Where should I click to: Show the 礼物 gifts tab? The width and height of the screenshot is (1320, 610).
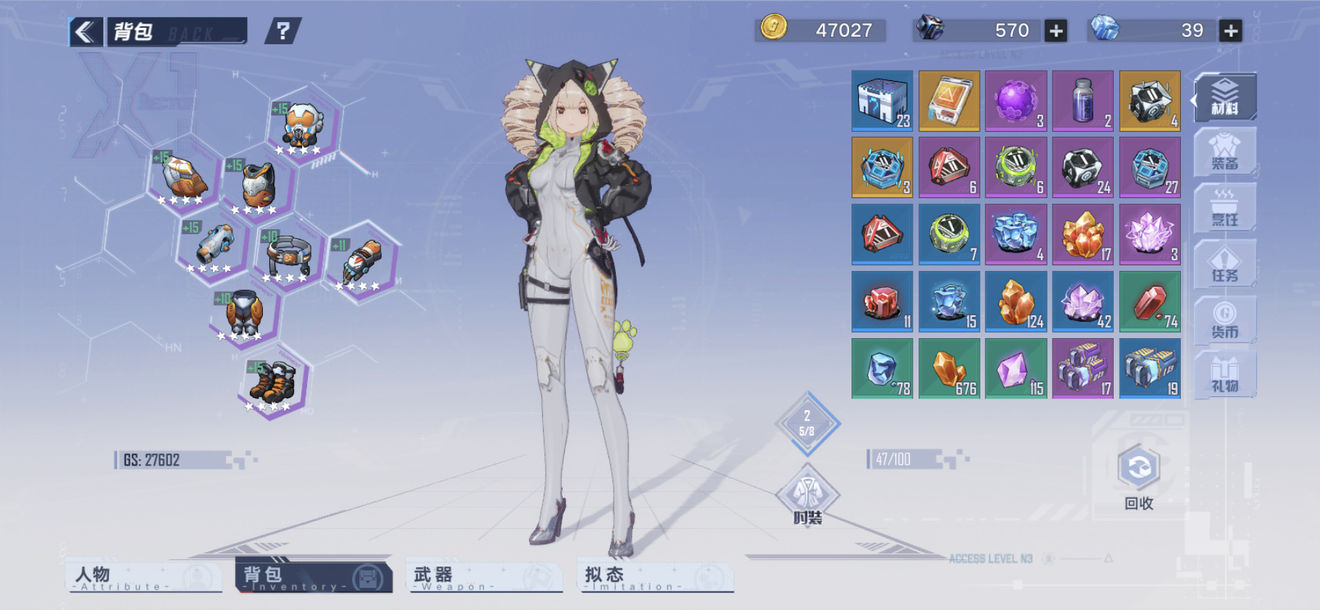click(1226, 373)
